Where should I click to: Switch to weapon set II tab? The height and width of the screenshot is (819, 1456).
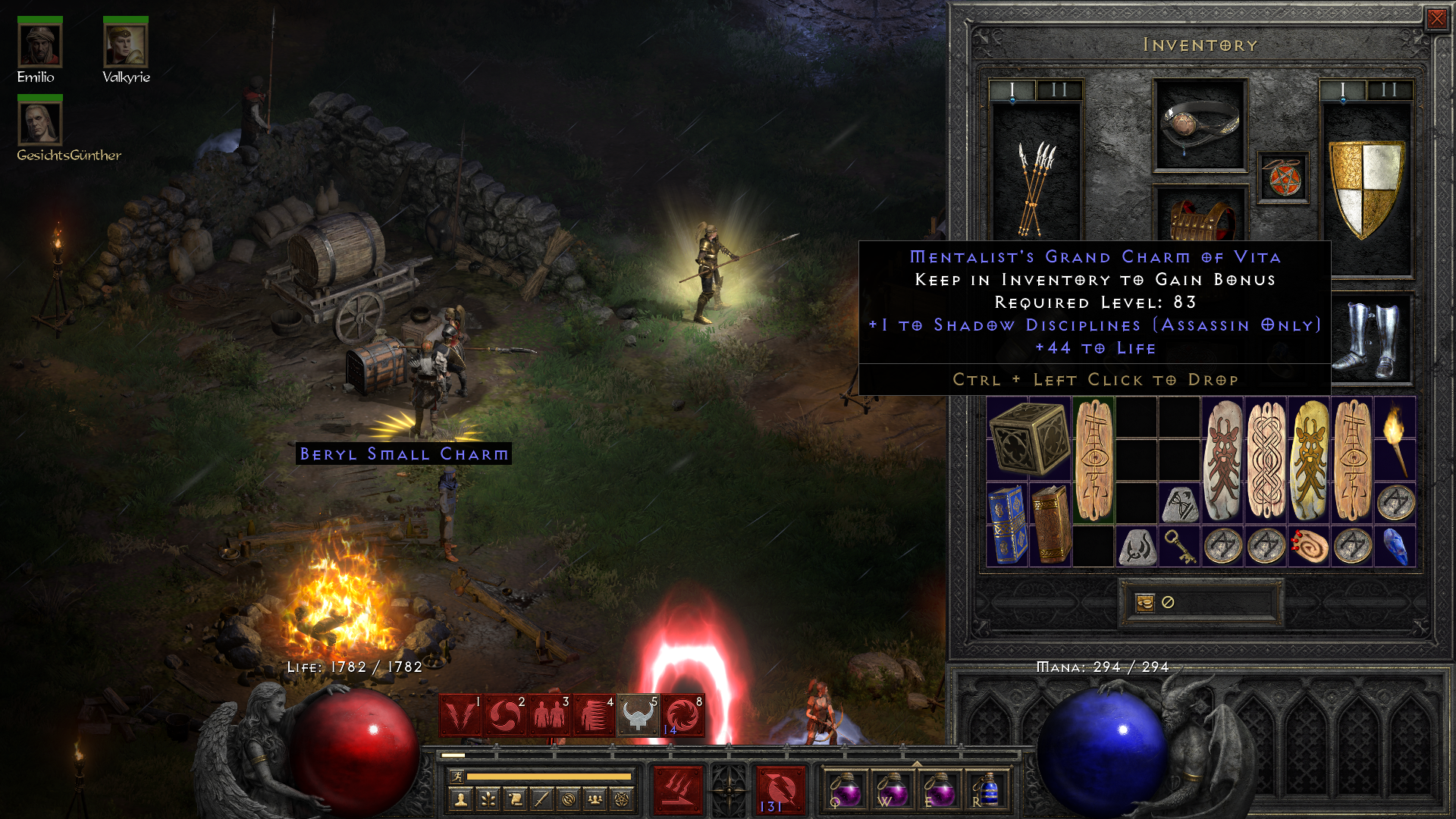[x=1059, y=89]
